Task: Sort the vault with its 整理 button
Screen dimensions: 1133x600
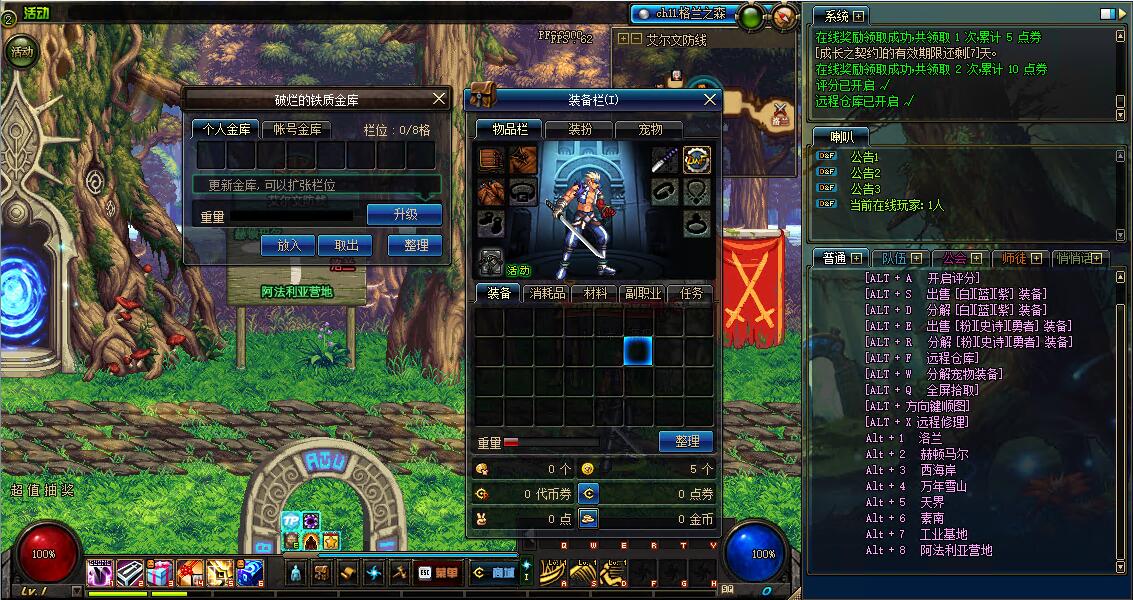Action: [415, 245]
